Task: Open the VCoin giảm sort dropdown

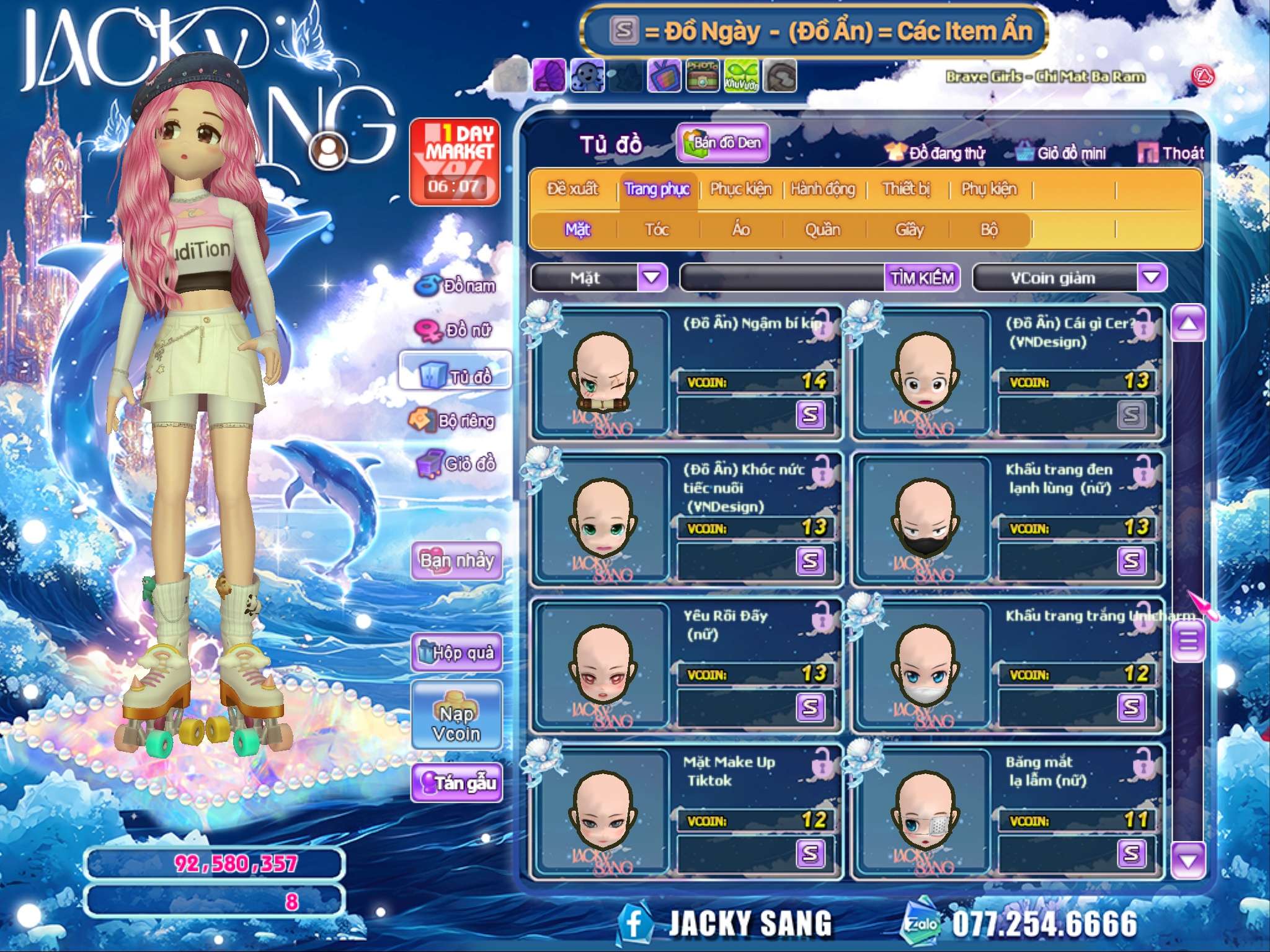Action: (1152, 278)
